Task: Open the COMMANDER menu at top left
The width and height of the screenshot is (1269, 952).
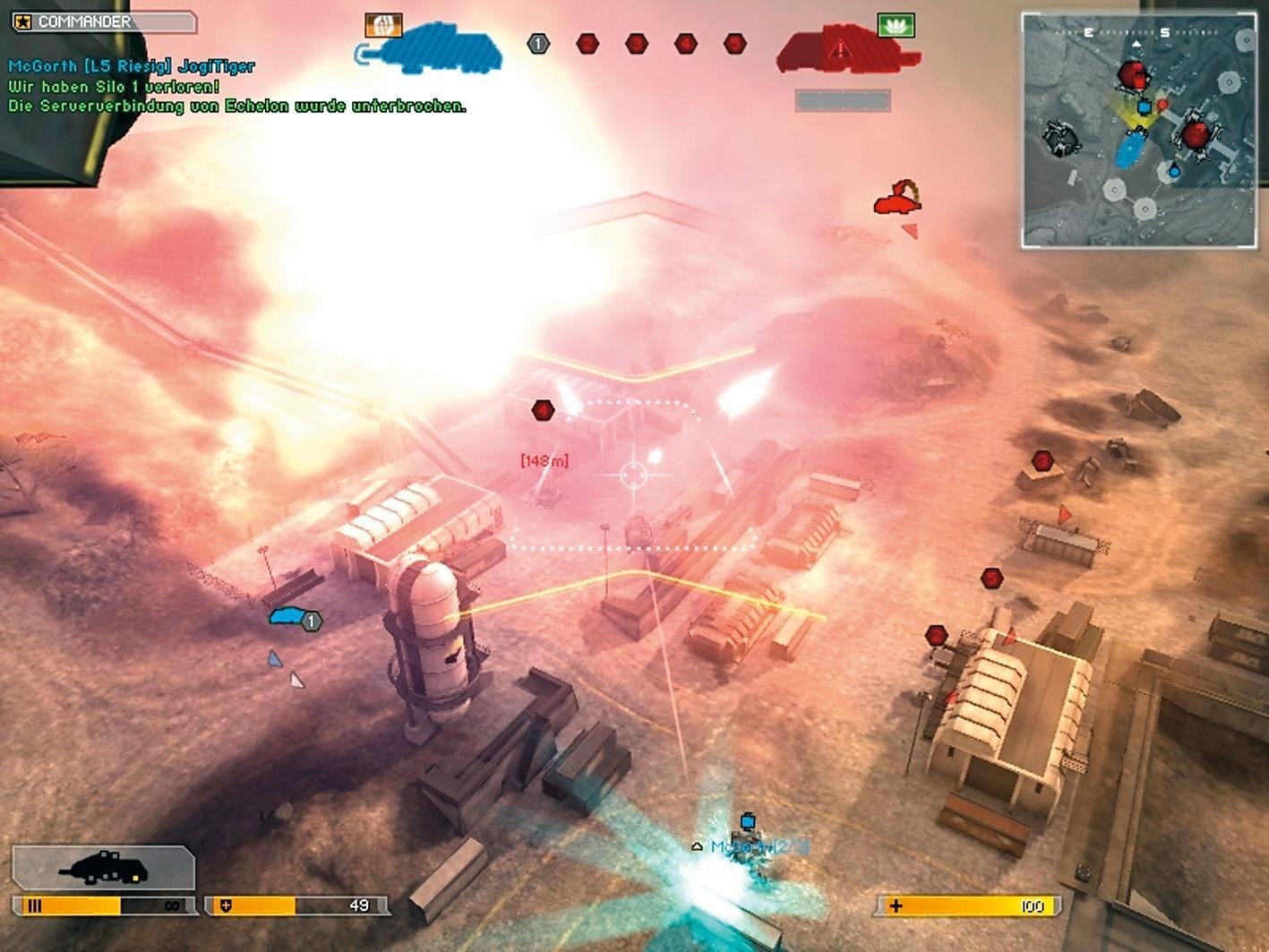Action: pyautogui.click(x=85, y=20)
